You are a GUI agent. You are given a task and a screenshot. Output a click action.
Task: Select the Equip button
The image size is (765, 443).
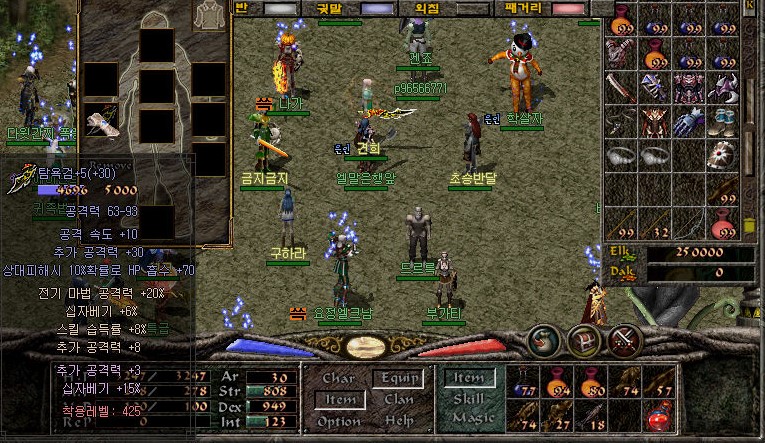(397, 379)
